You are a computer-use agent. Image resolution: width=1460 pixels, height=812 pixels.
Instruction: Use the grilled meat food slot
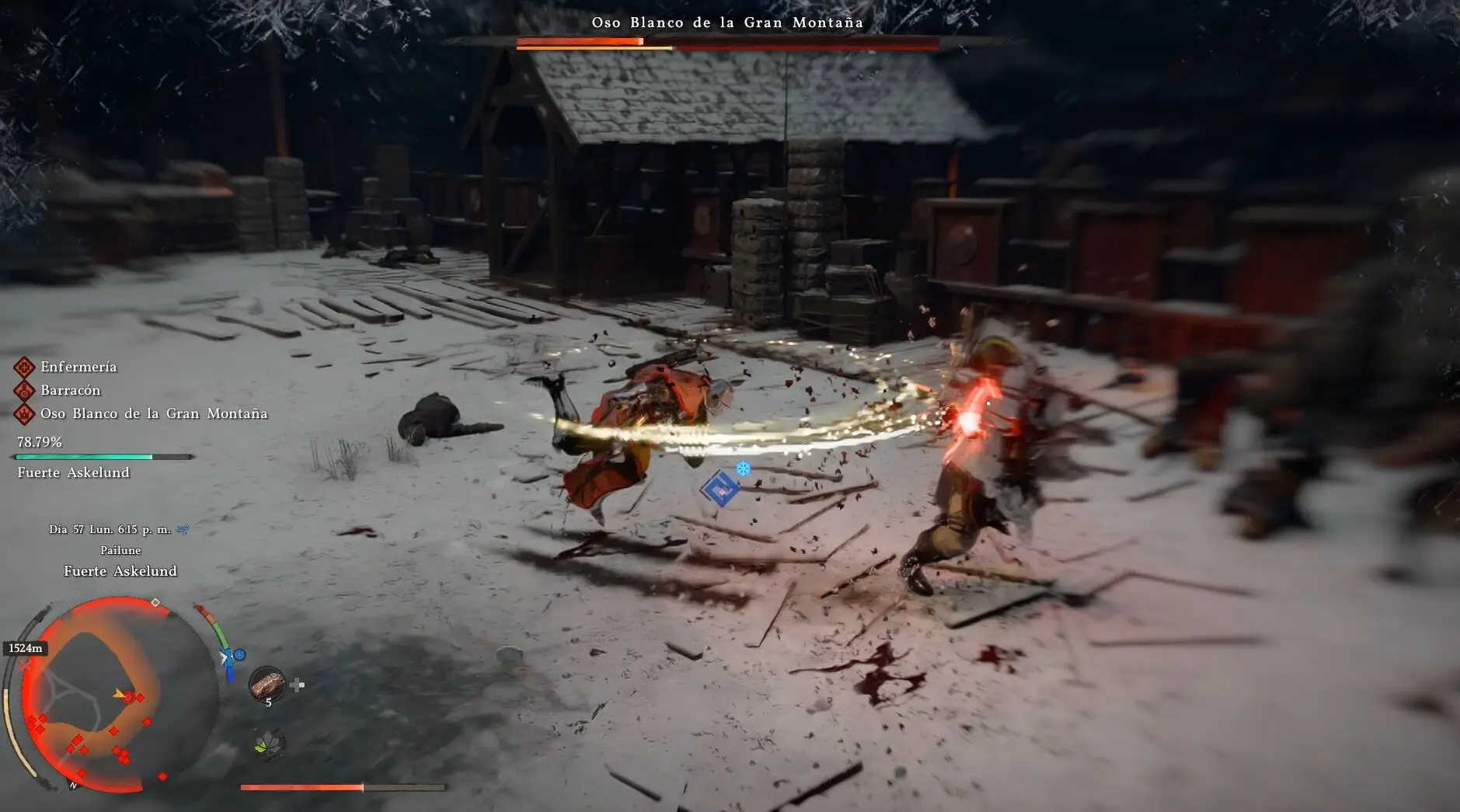point(267,684)
